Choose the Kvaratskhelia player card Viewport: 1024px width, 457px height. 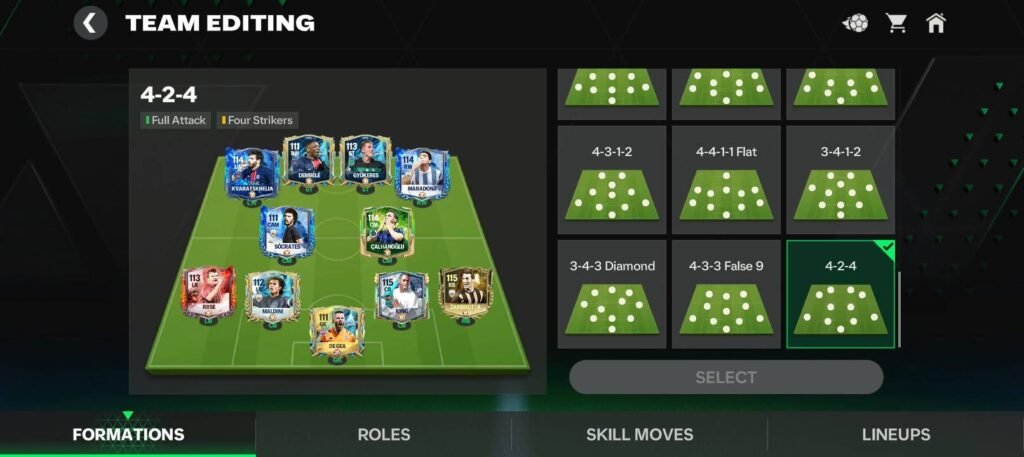click(251, 176)
